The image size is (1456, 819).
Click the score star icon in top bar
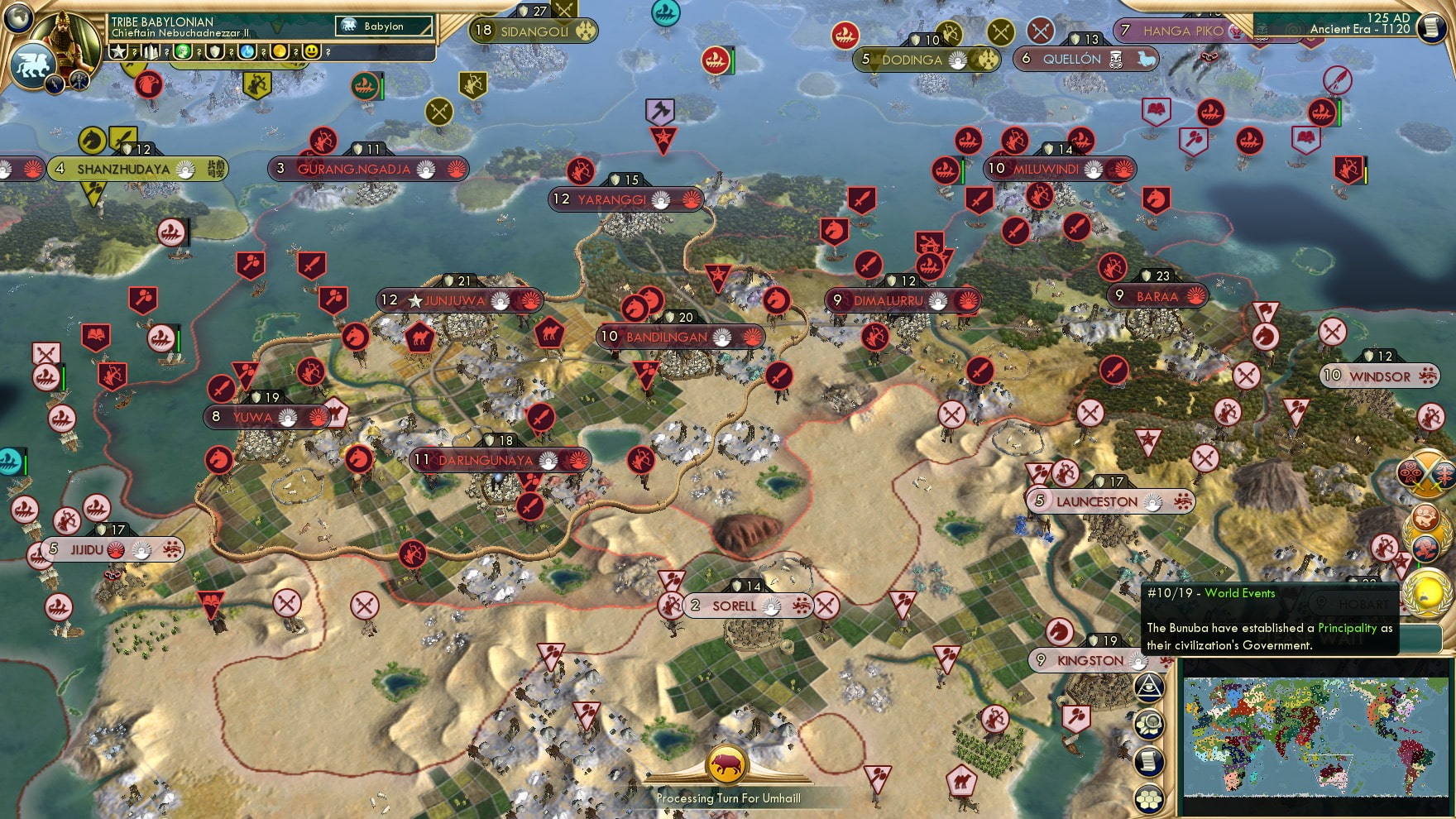pyautogui.click(x=117, y=51)
